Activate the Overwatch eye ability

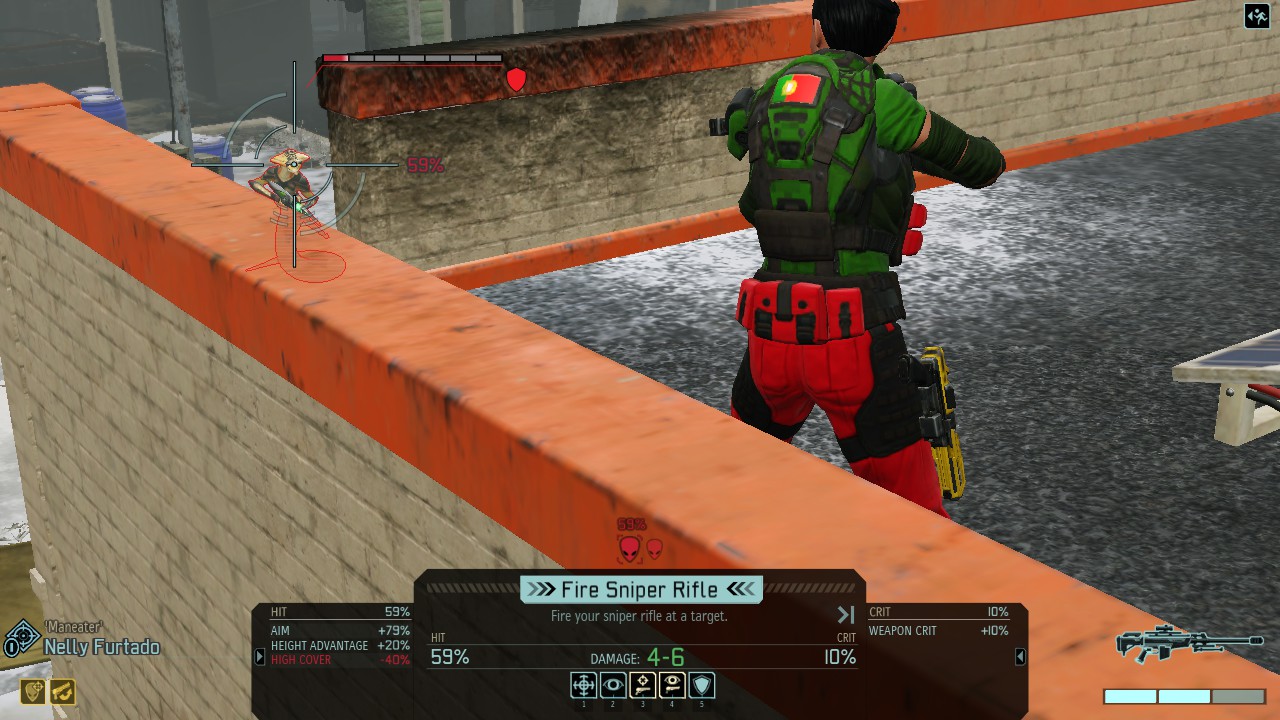(613, 685)
